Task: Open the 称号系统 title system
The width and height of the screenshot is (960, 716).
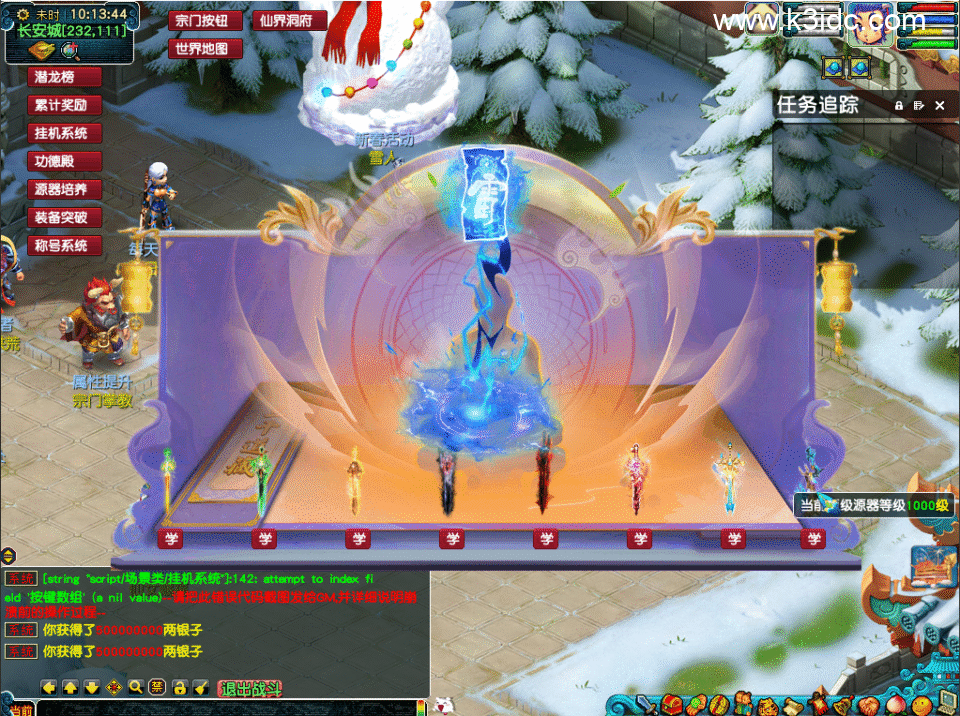Action: tap(64, 245)
